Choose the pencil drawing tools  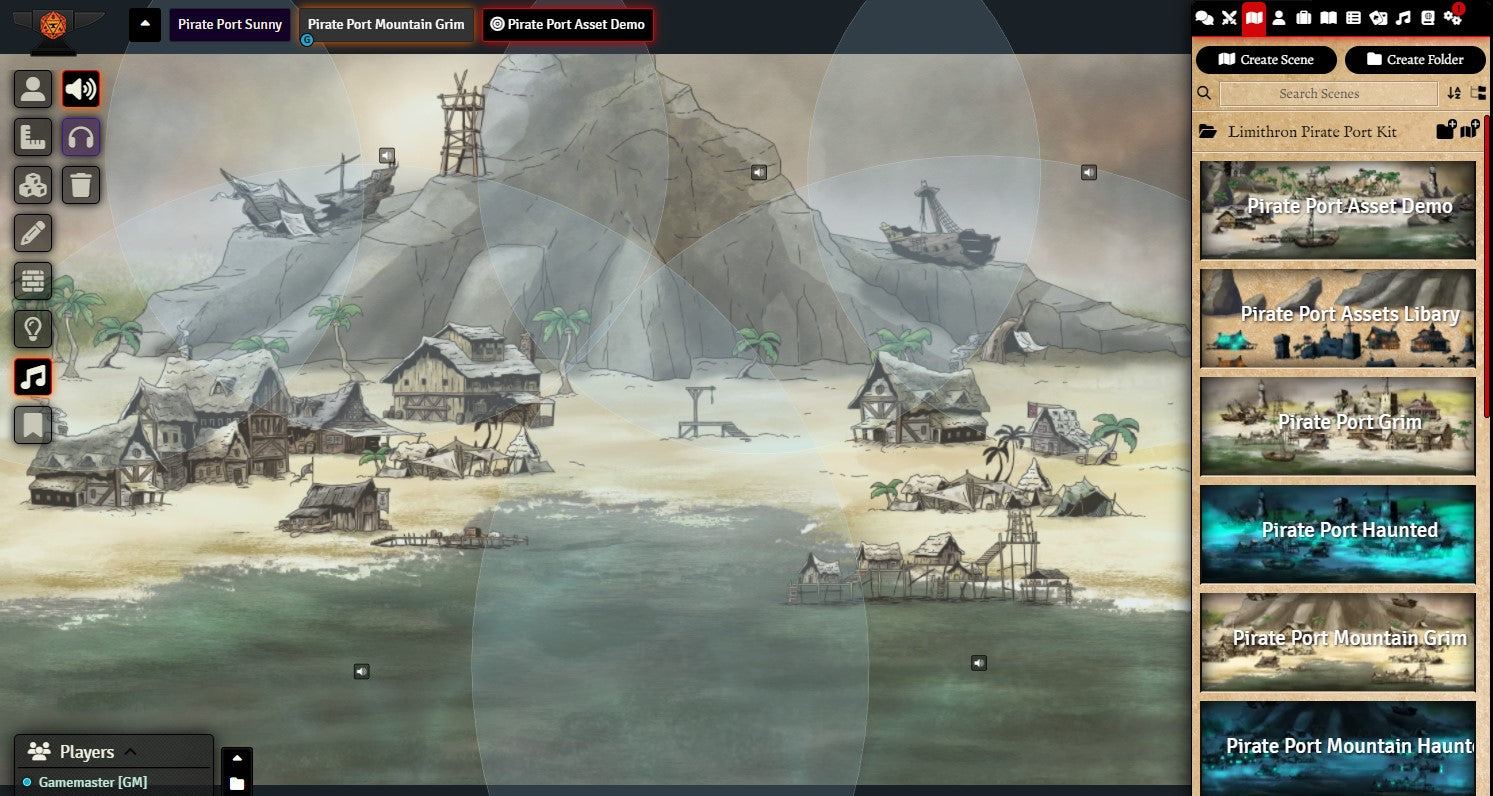[33, 233]
